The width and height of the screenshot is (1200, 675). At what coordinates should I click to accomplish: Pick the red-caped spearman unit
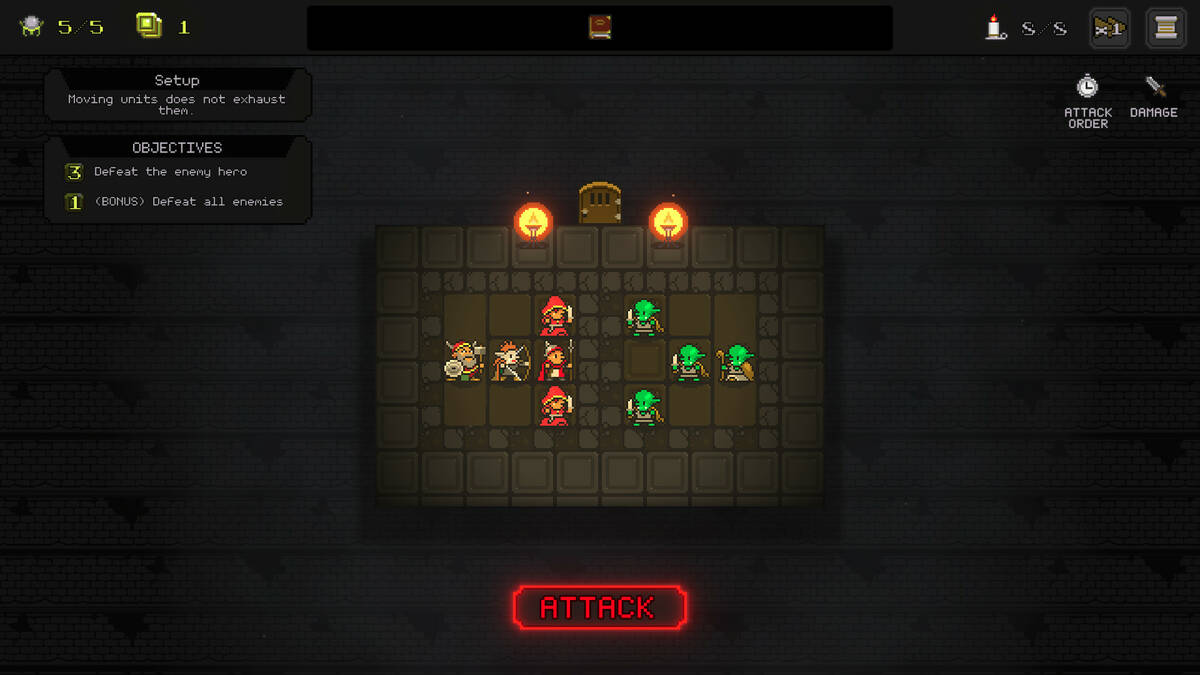pyautogui.click(x=556, y=361)
